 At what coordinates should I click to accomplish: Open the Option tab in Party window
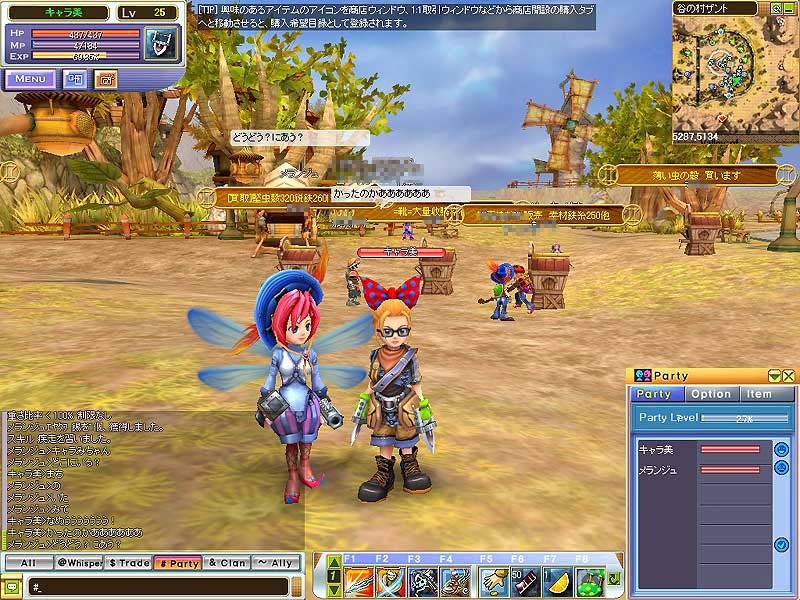(x=711, y=394)
